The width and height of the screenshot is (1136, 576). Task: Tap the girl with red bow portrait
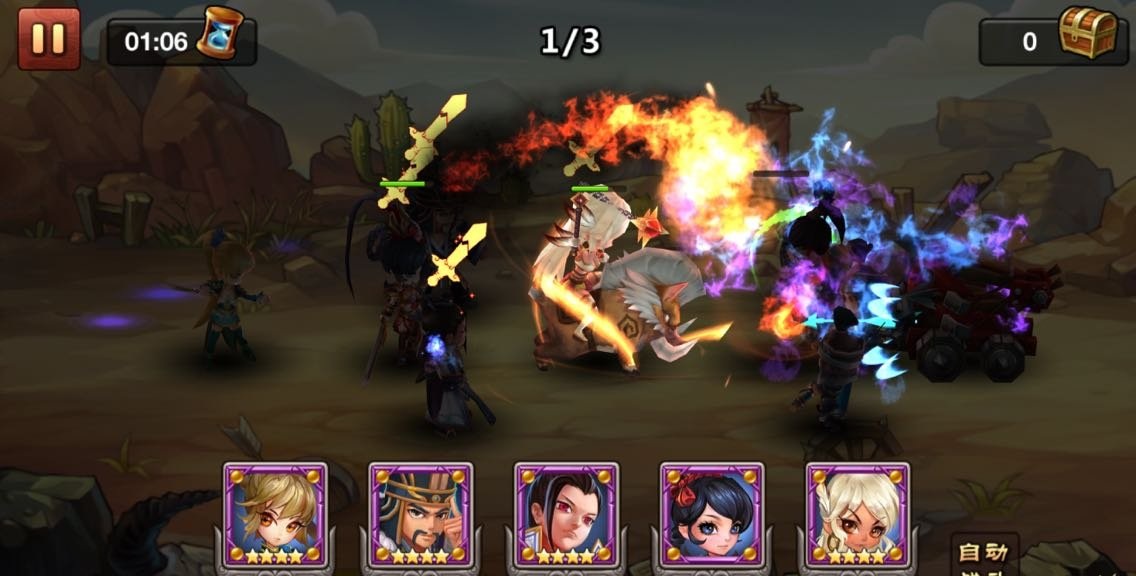712,513
